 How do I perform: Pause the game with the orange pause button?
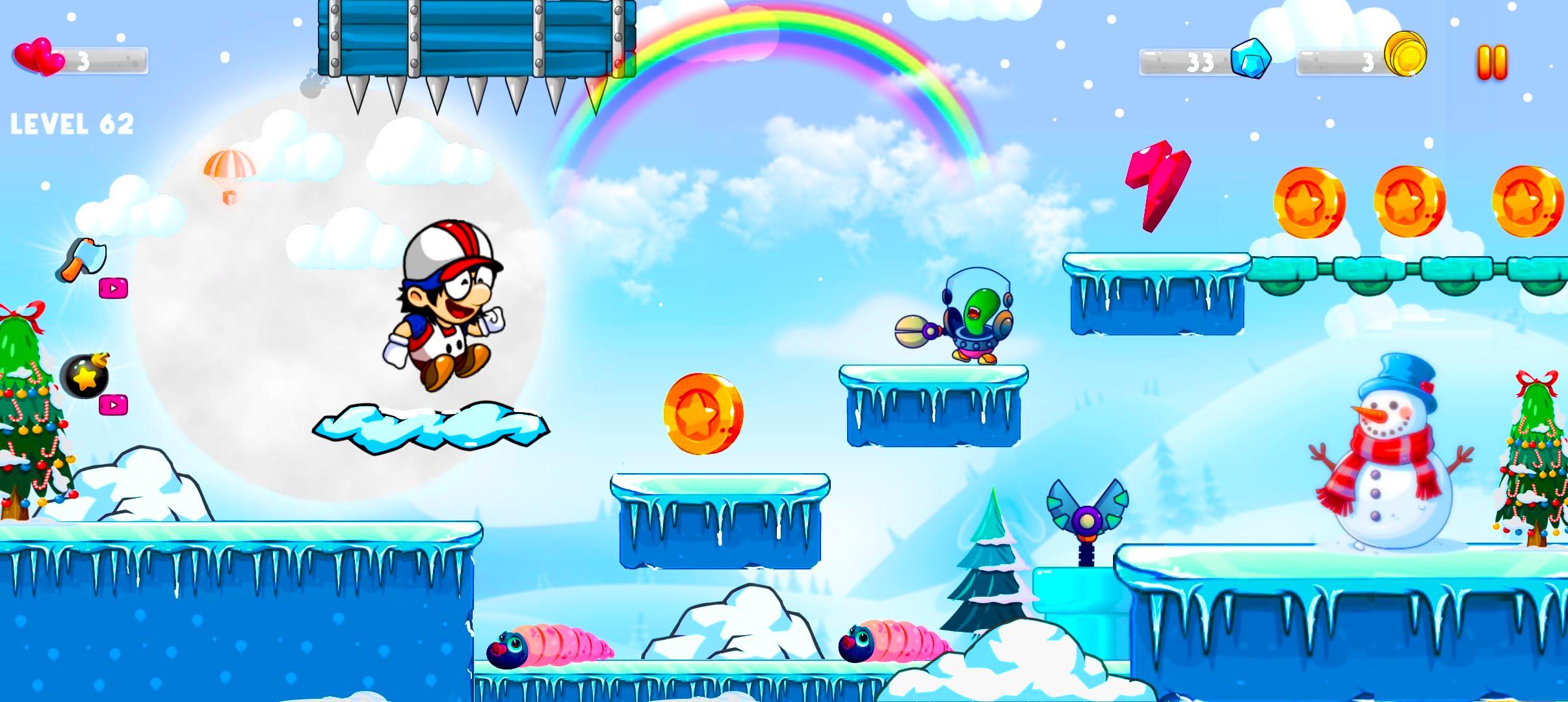click(1493, 60)
